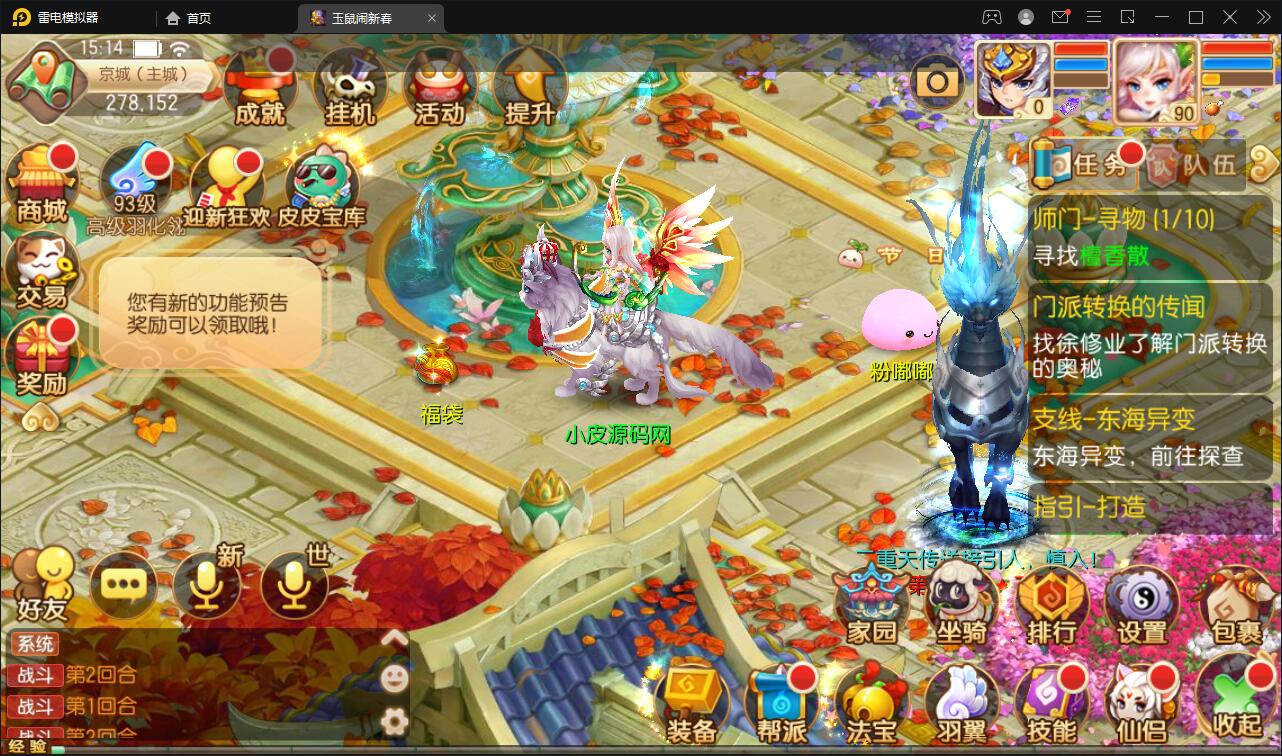
Task: Open the 技能 skills menu
Action: tap(1052, 704)
